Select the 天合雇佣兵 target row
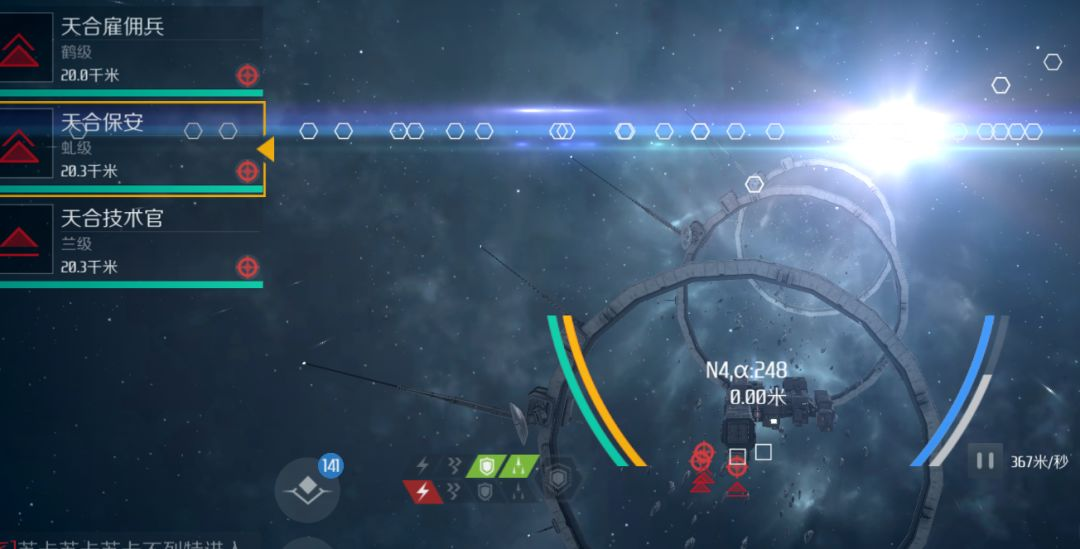The image size is (1080, 549). (x=130, y=48)
